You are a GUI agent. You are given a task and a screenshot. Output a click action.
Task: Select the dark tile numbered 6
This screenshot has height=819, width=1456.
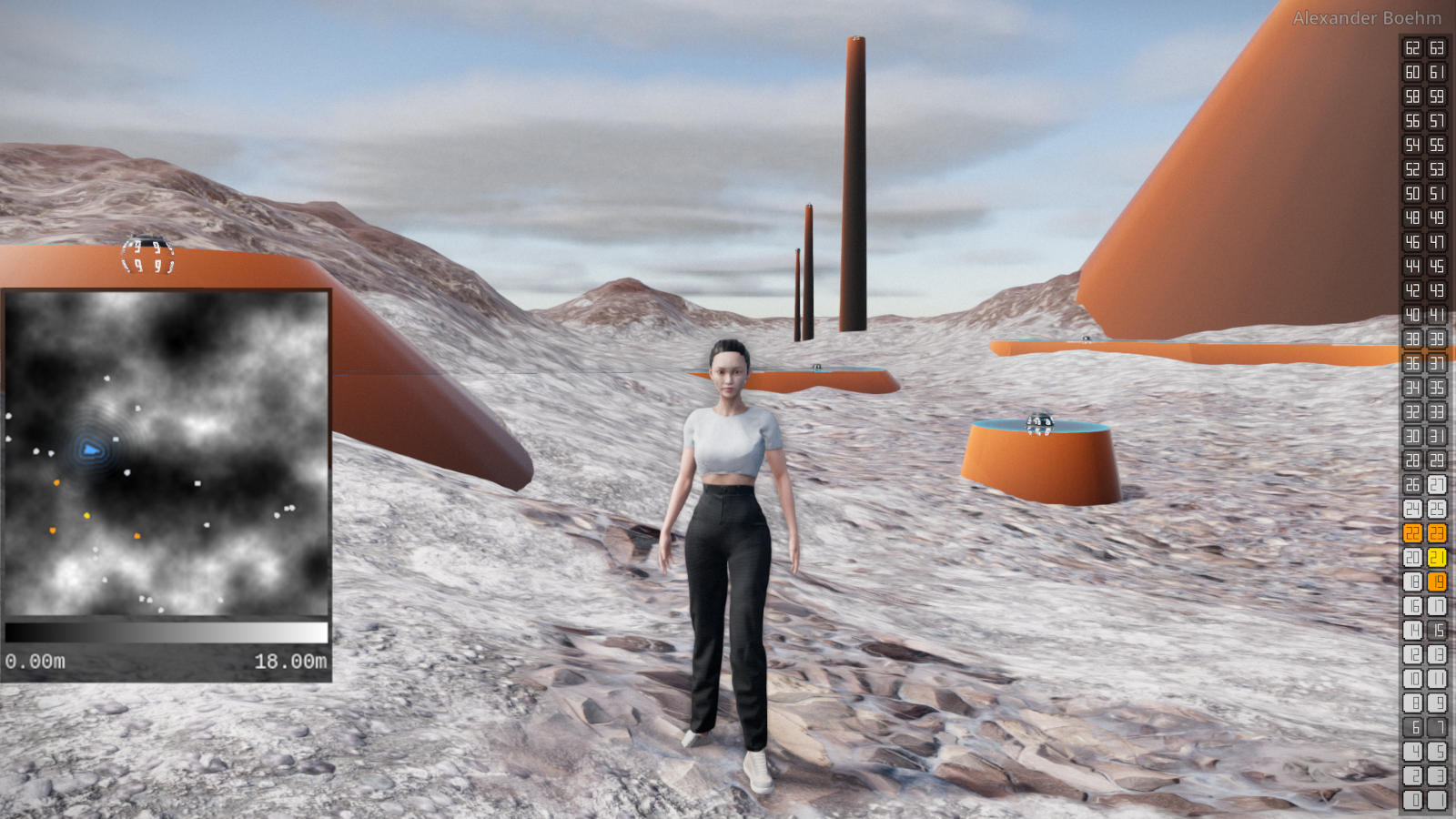tap(1412, 727)
